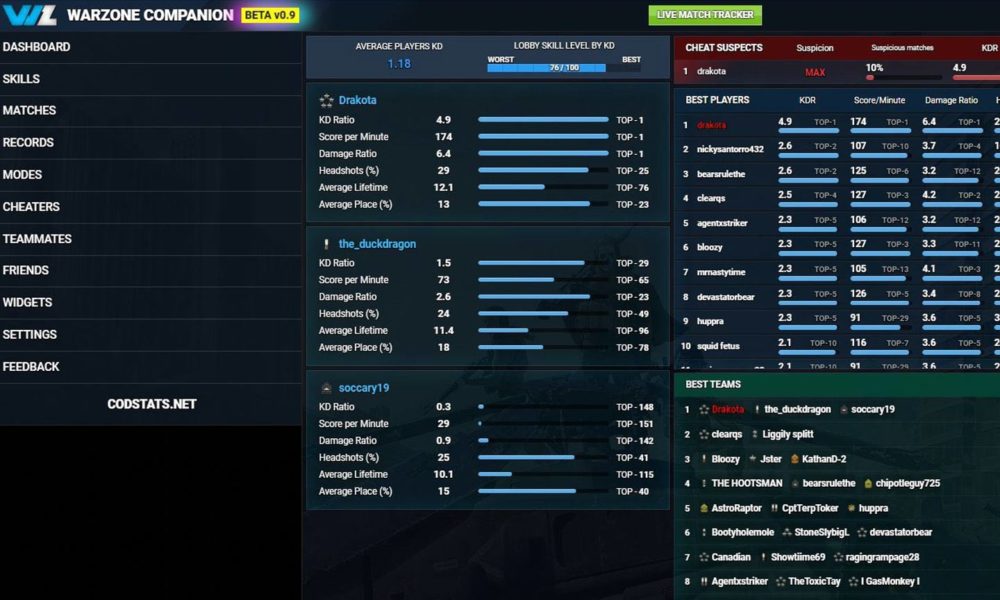Visit the CODSTATS.NET link

tap(151, 404)
